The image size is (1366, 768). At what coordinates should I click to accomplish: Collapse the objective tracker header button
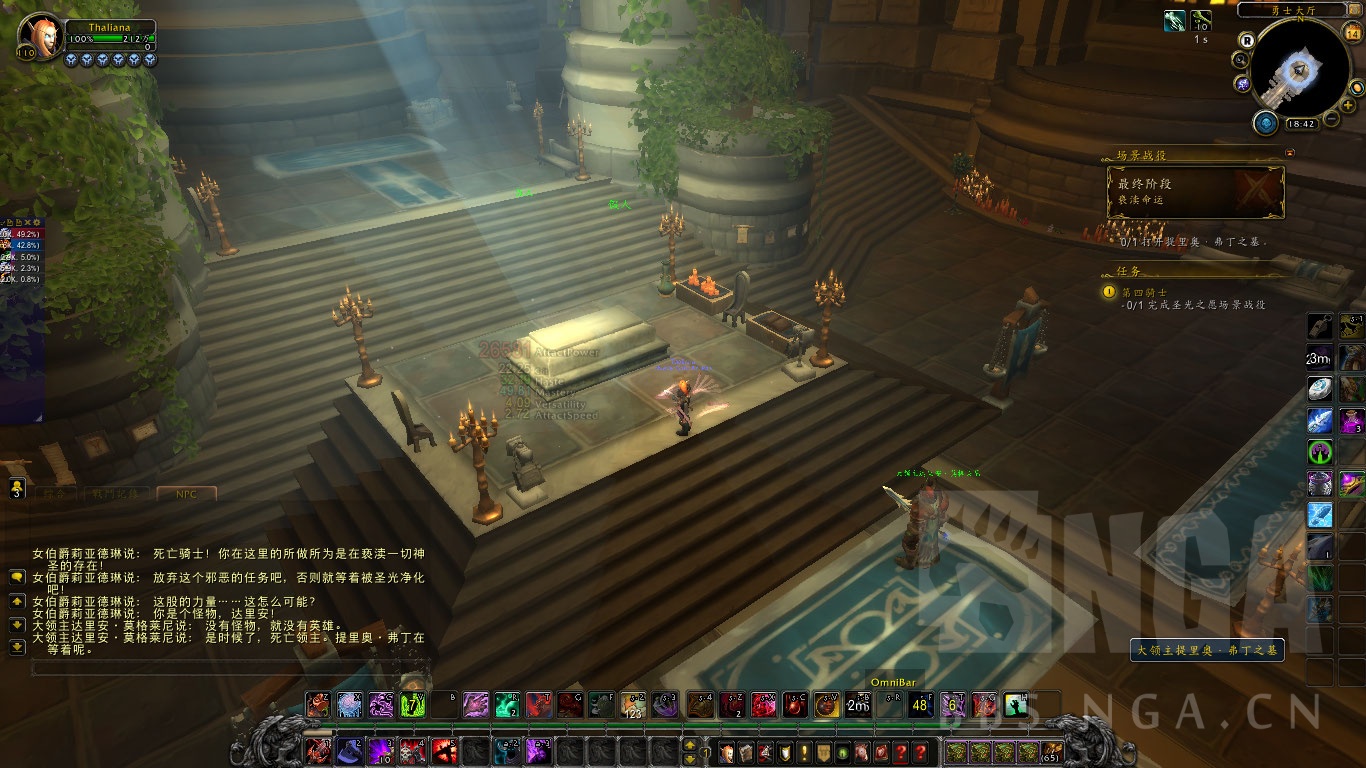(1289, 153)
